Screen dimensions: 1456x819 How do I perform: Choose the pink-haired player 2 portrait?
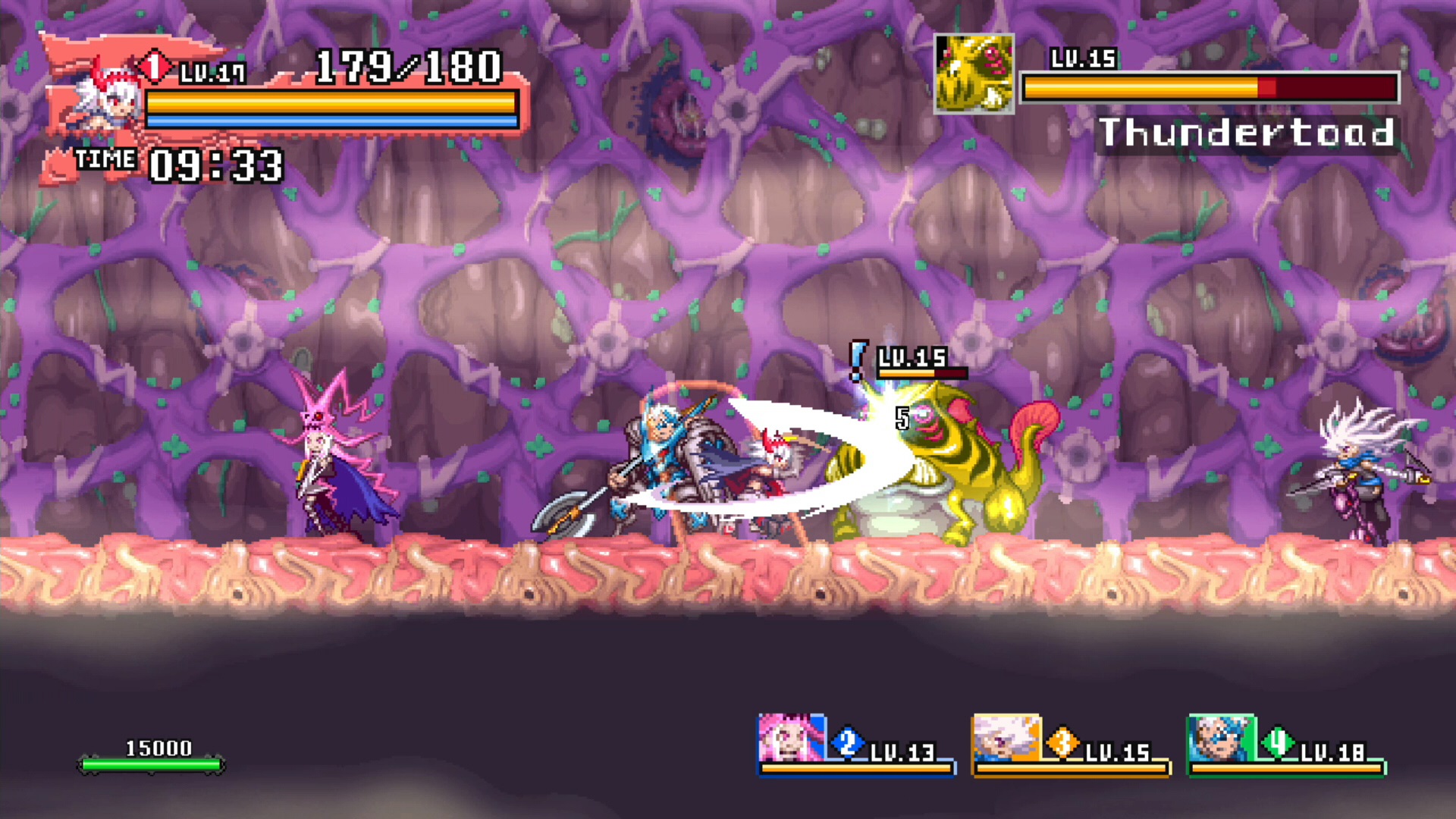tap(790, 737)
